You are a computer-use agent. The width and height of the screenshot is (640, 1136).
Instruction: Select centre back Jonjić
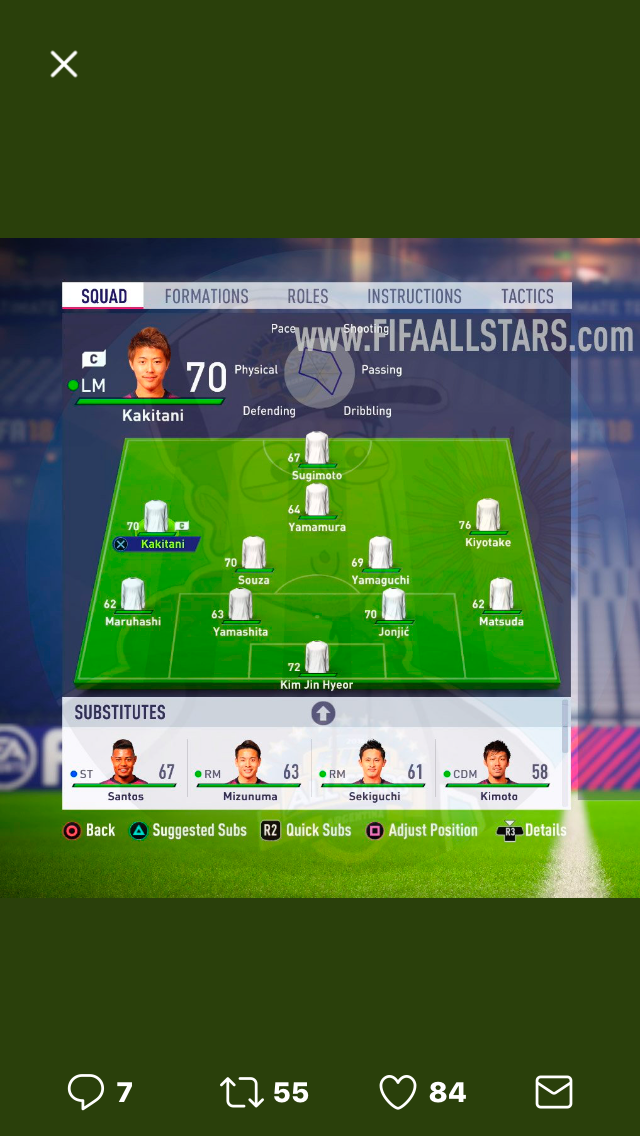tap(393, 606)
